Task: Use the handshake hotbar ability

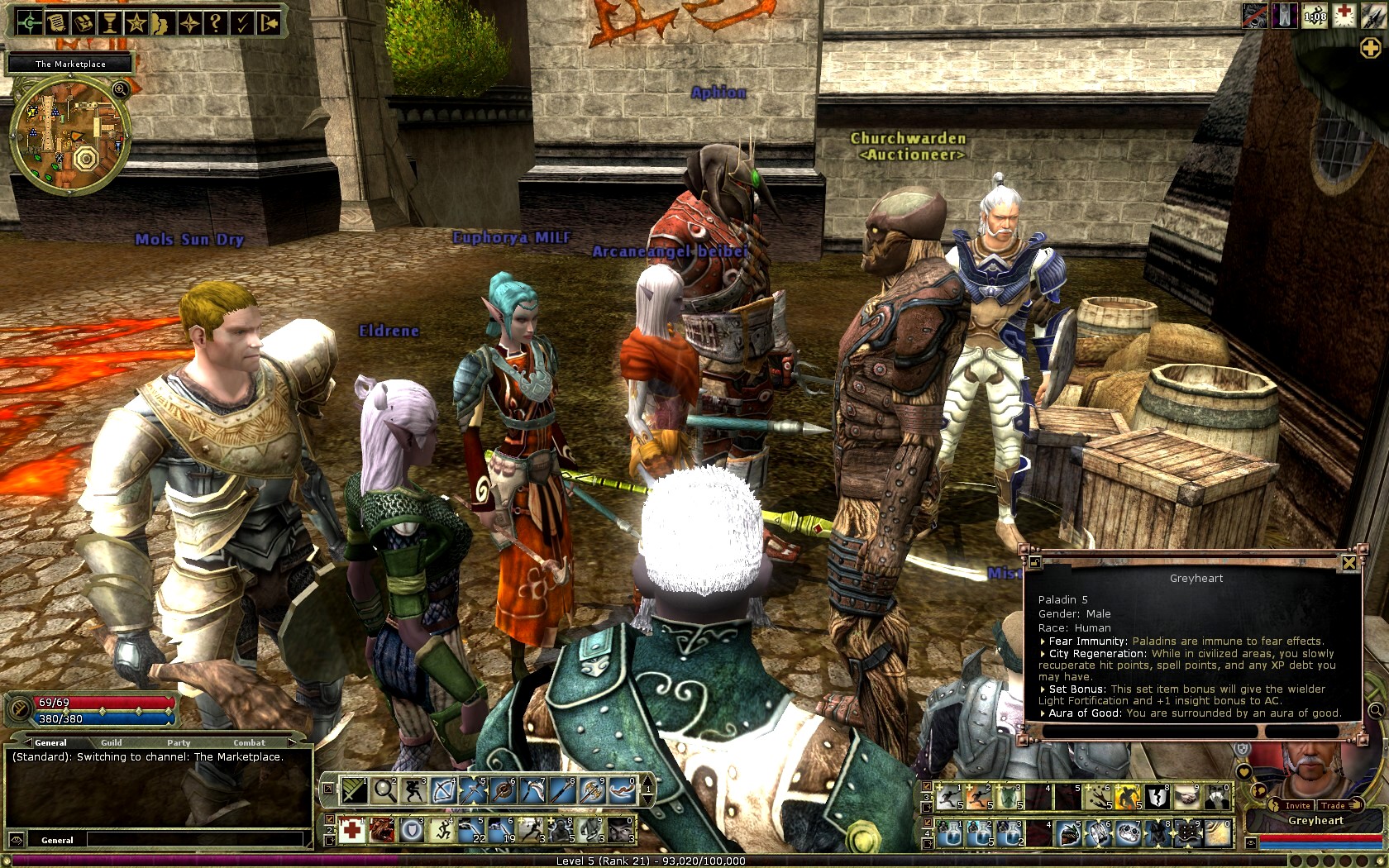Action: click(1186, 796)
